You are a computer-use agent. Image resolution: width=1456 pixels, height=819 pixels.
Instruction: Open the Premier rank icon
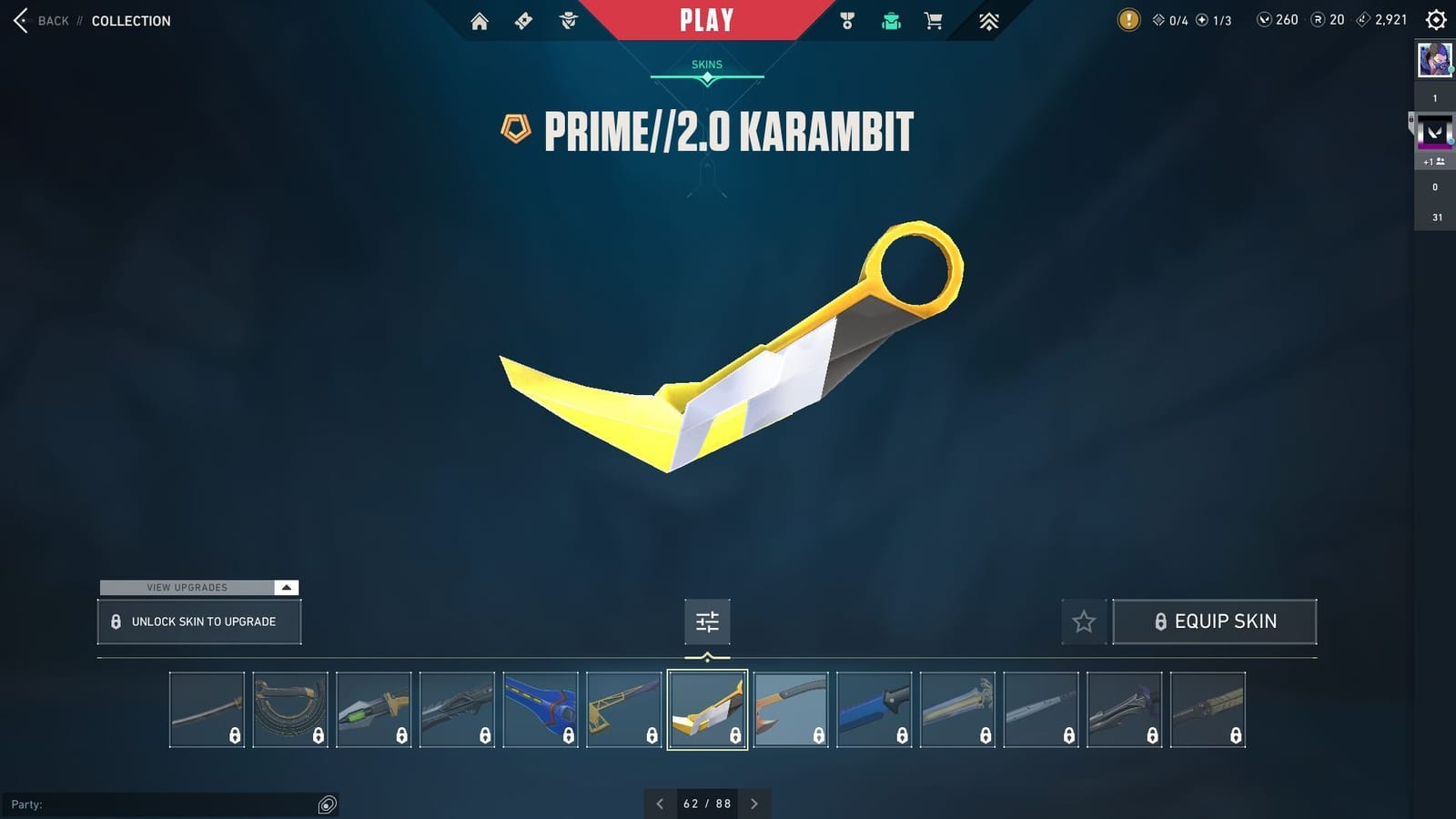pyautogui.click(x=988, y=19)
